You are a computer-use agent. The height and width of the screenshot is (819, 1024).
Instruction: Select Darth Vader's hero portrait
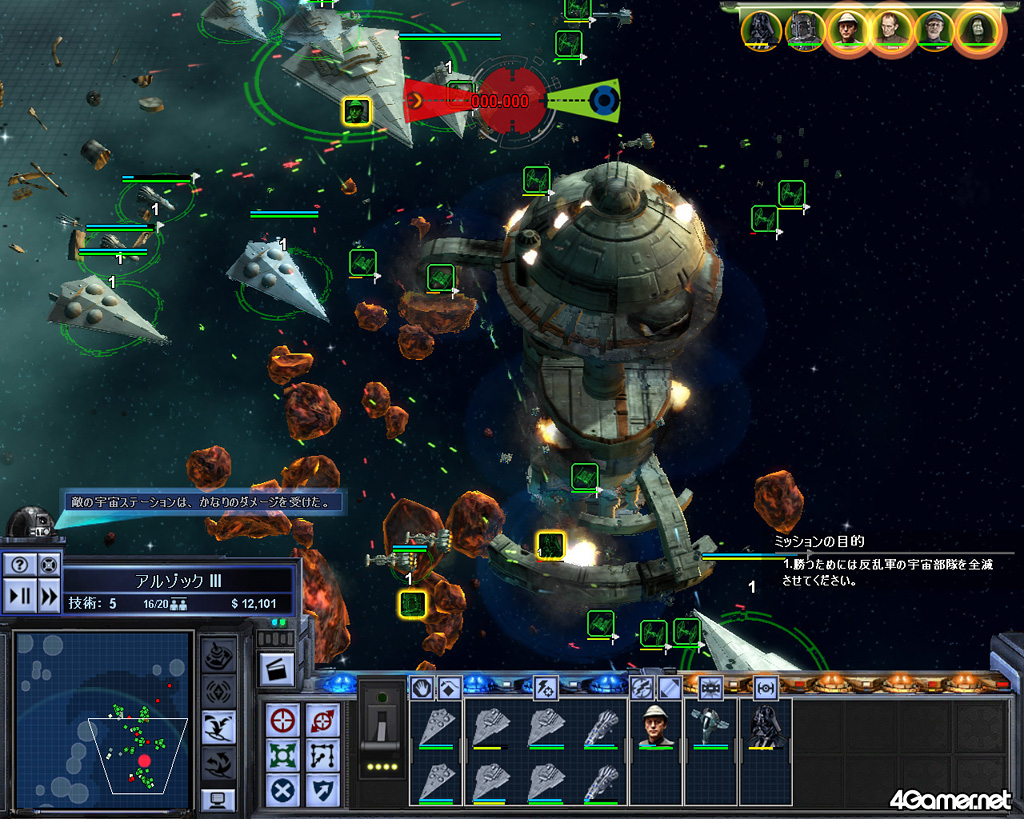pyautogui.click(x=761, y=29)
